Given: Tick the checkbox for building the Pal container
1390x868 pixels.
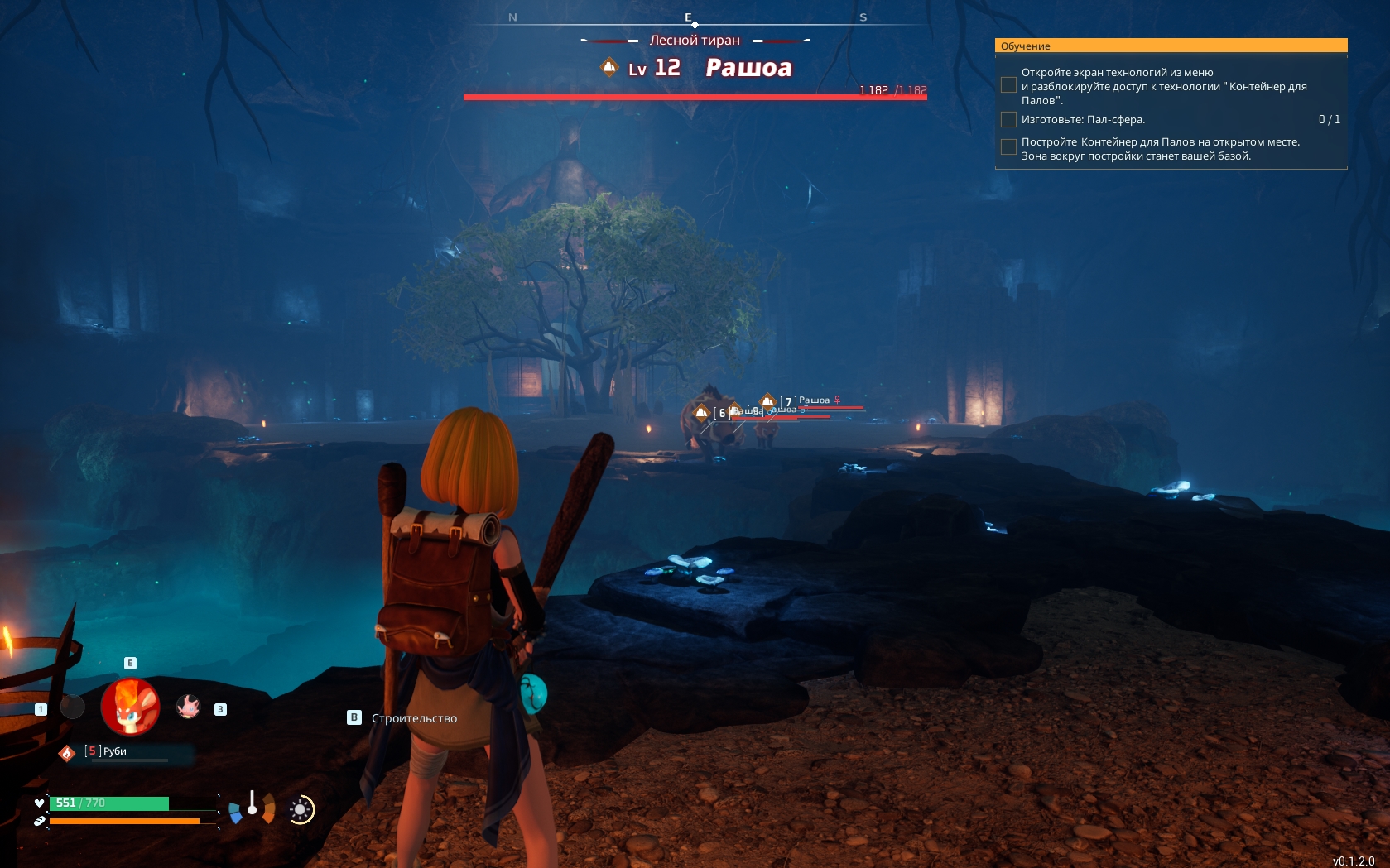Looking at the screenshot, I should click(x=1008, y=147).
